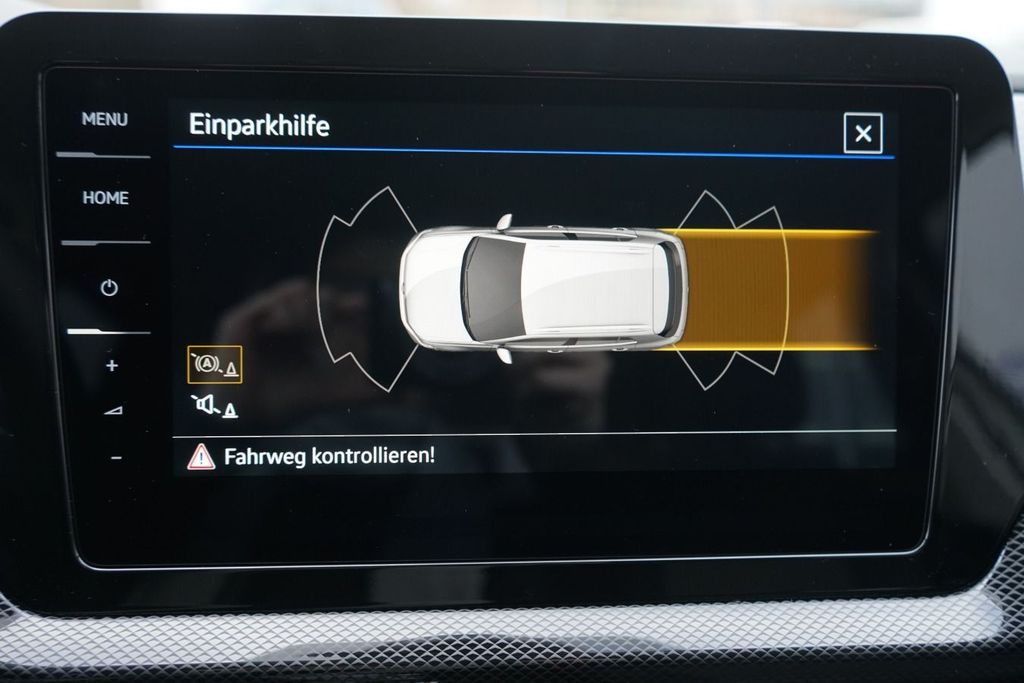This screenshot has width=1024, height=683.
Task: Tap the power button
Action: pos(109,288)
